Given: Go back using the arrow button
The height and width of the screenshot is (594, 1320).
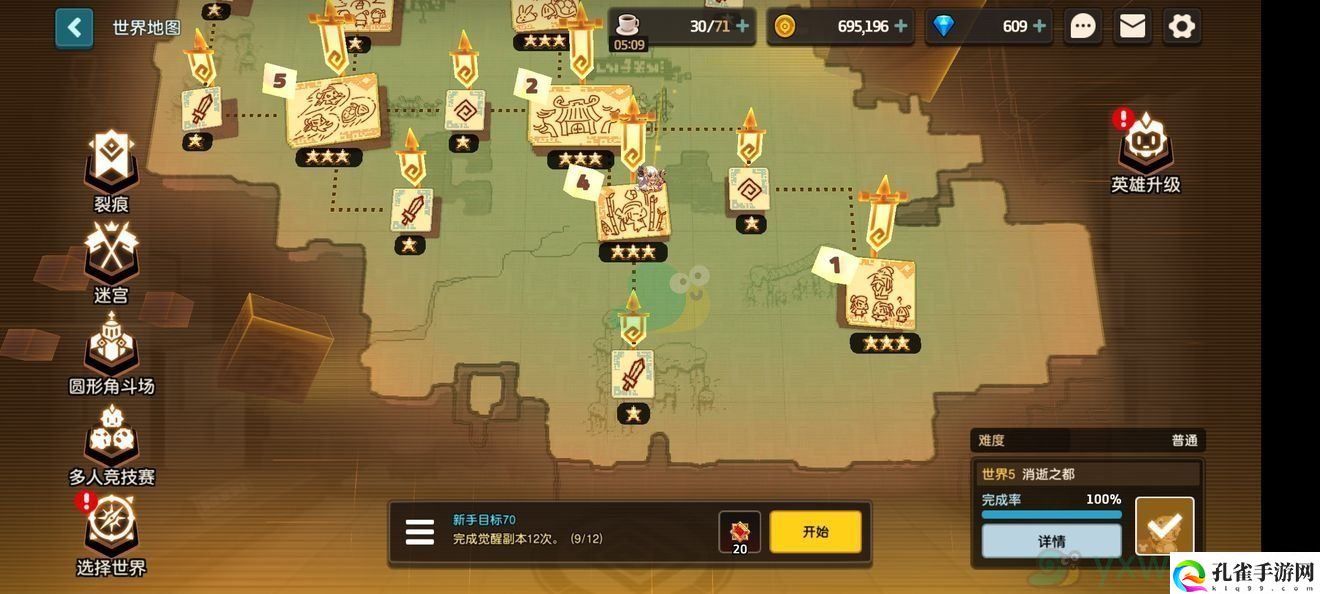Looking at the screenshot, I should (74, 28).
